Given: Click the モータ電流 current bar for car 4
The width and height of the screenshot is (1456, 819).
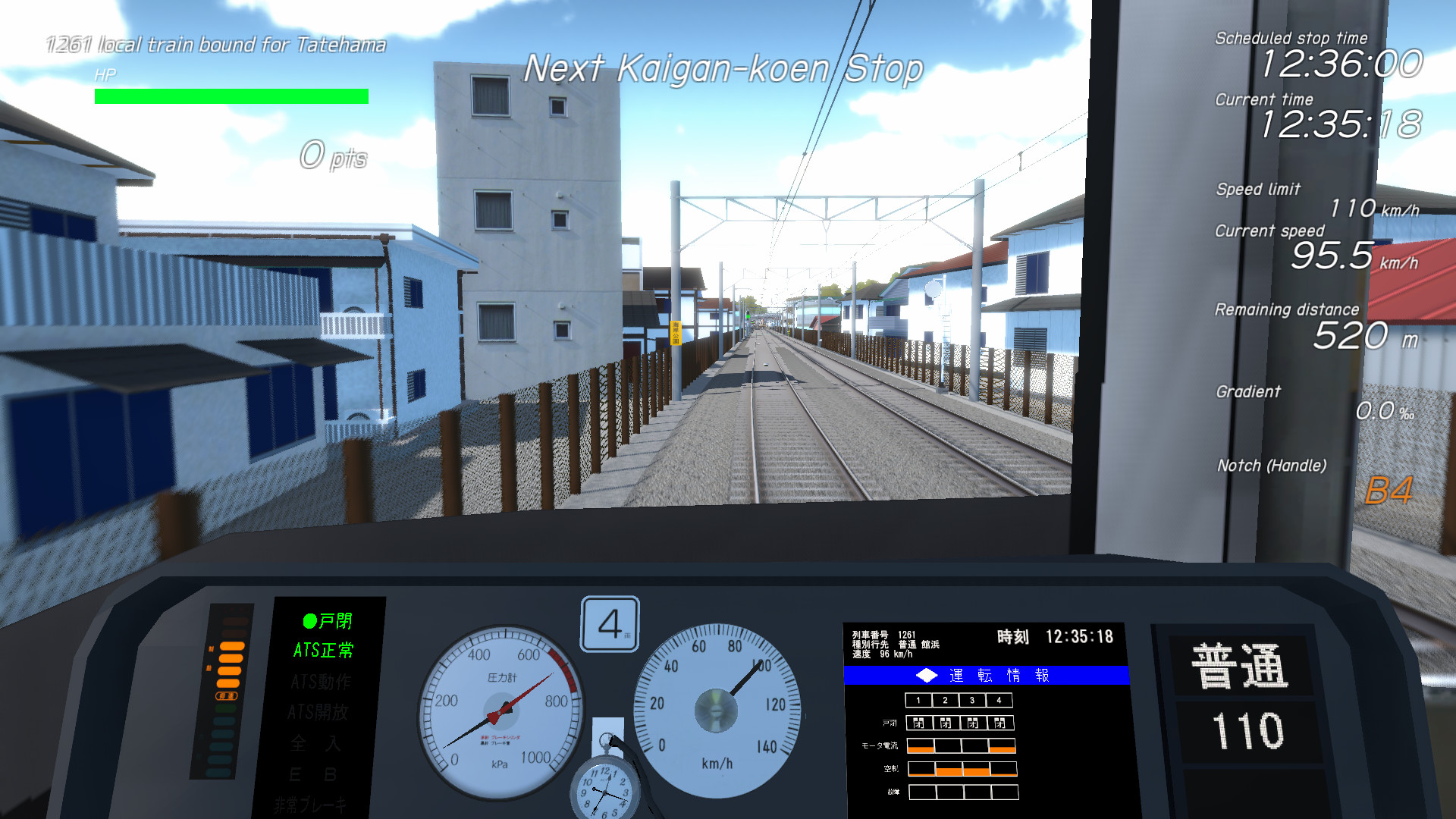Looking at the screenshot, I should (x=1001, y=746).
